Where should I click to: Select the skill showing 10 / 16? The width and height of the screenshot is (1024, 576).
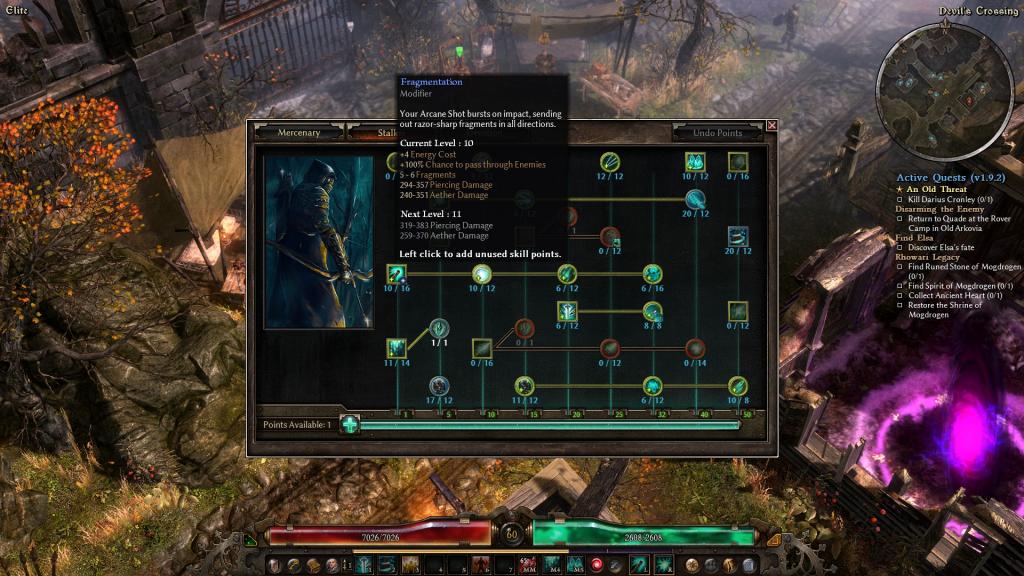[397, 273]
